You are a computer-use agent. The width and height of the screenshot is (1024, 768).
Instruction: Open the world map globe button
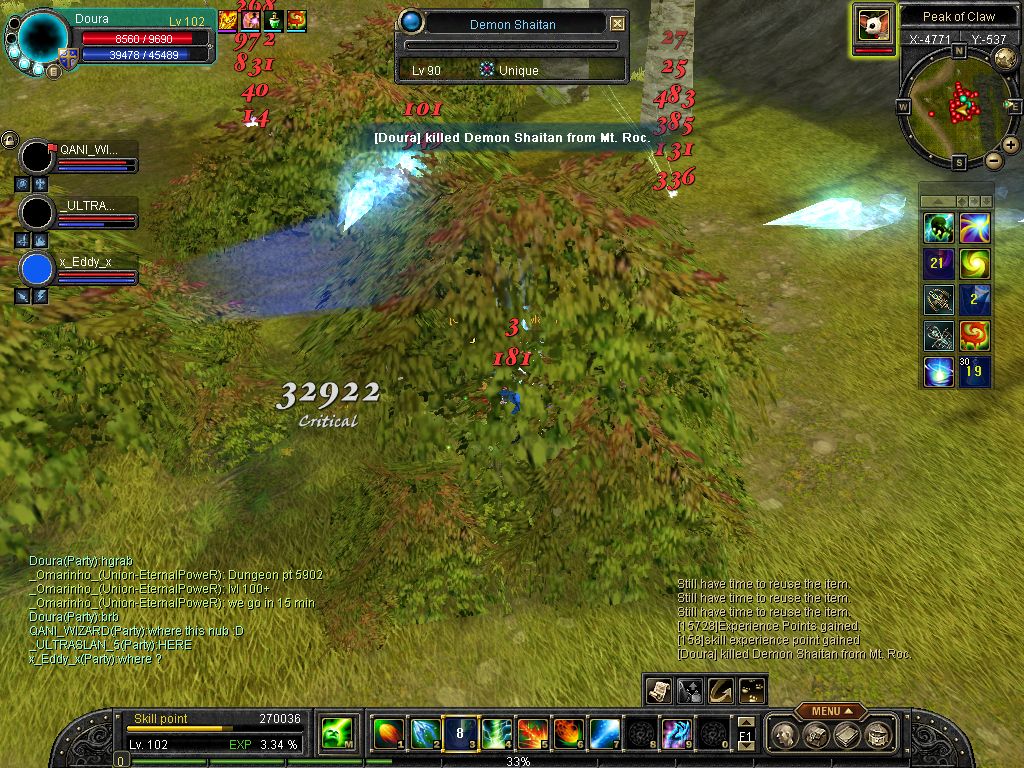point(1006,59)
